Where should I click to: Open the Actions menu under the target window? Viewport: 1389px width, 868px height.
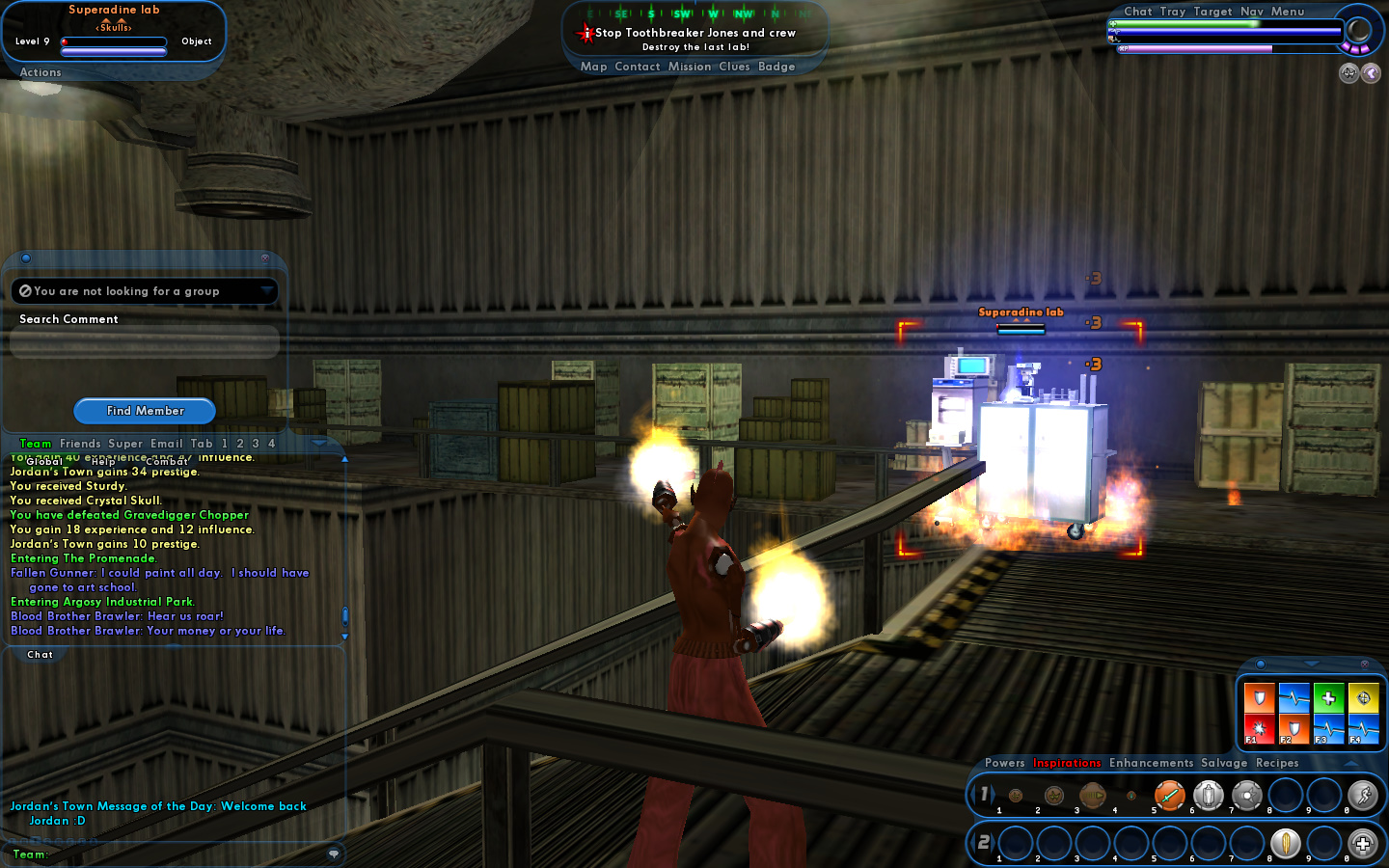click(x=41, y=72)
